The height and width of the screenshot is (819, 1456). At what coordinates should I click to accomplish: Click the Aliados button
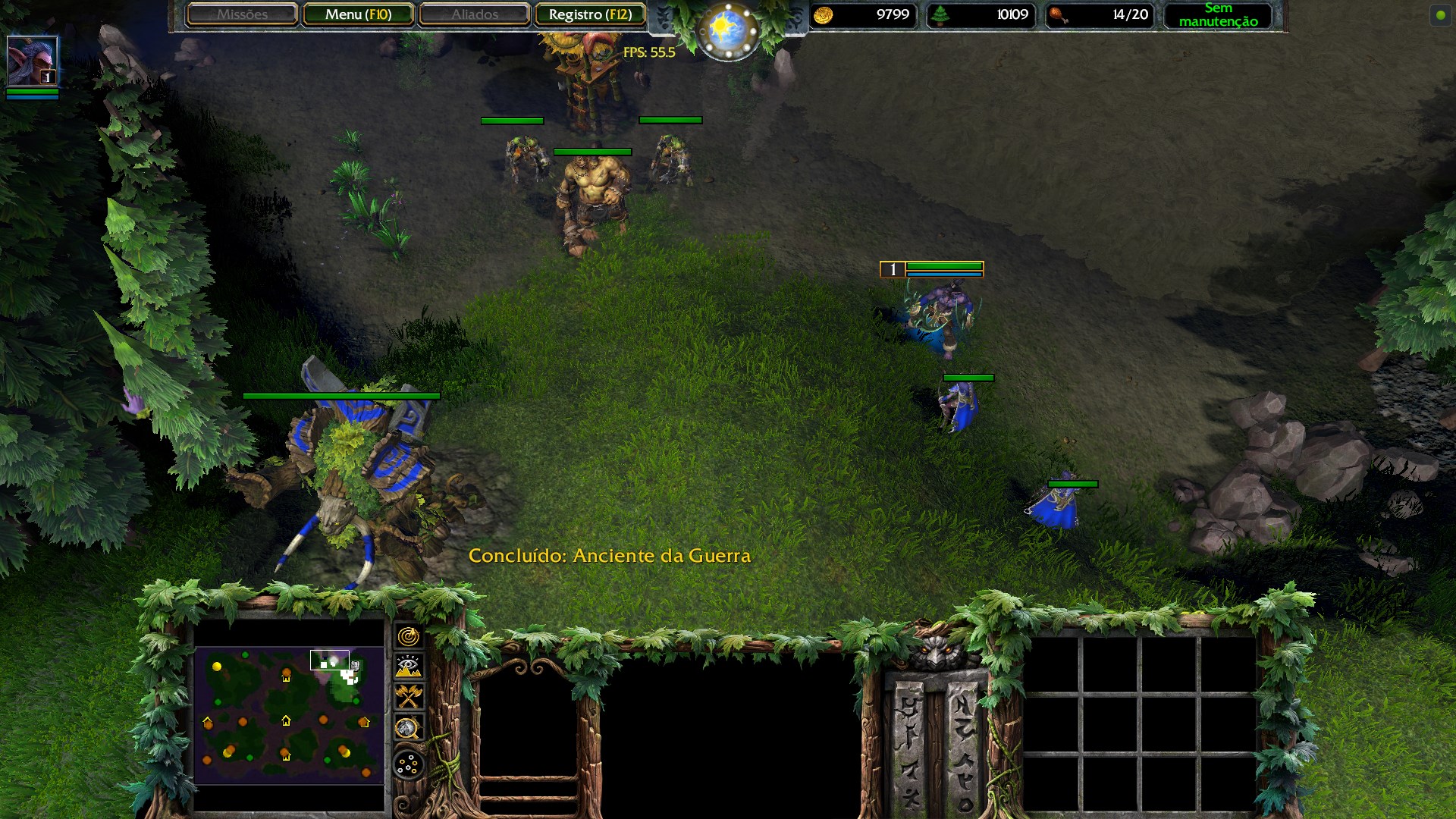pos(474,14)
